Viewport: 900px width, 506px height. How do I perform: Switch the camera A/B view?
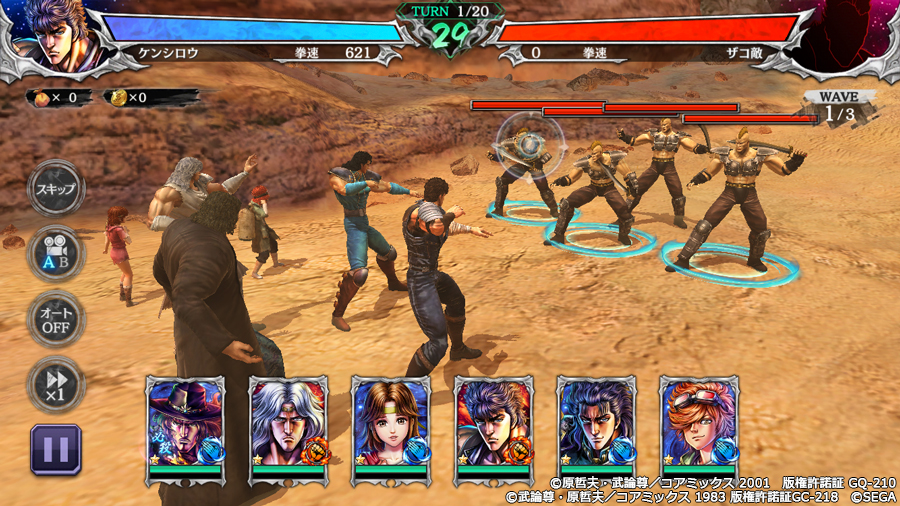tap(55, 253)
